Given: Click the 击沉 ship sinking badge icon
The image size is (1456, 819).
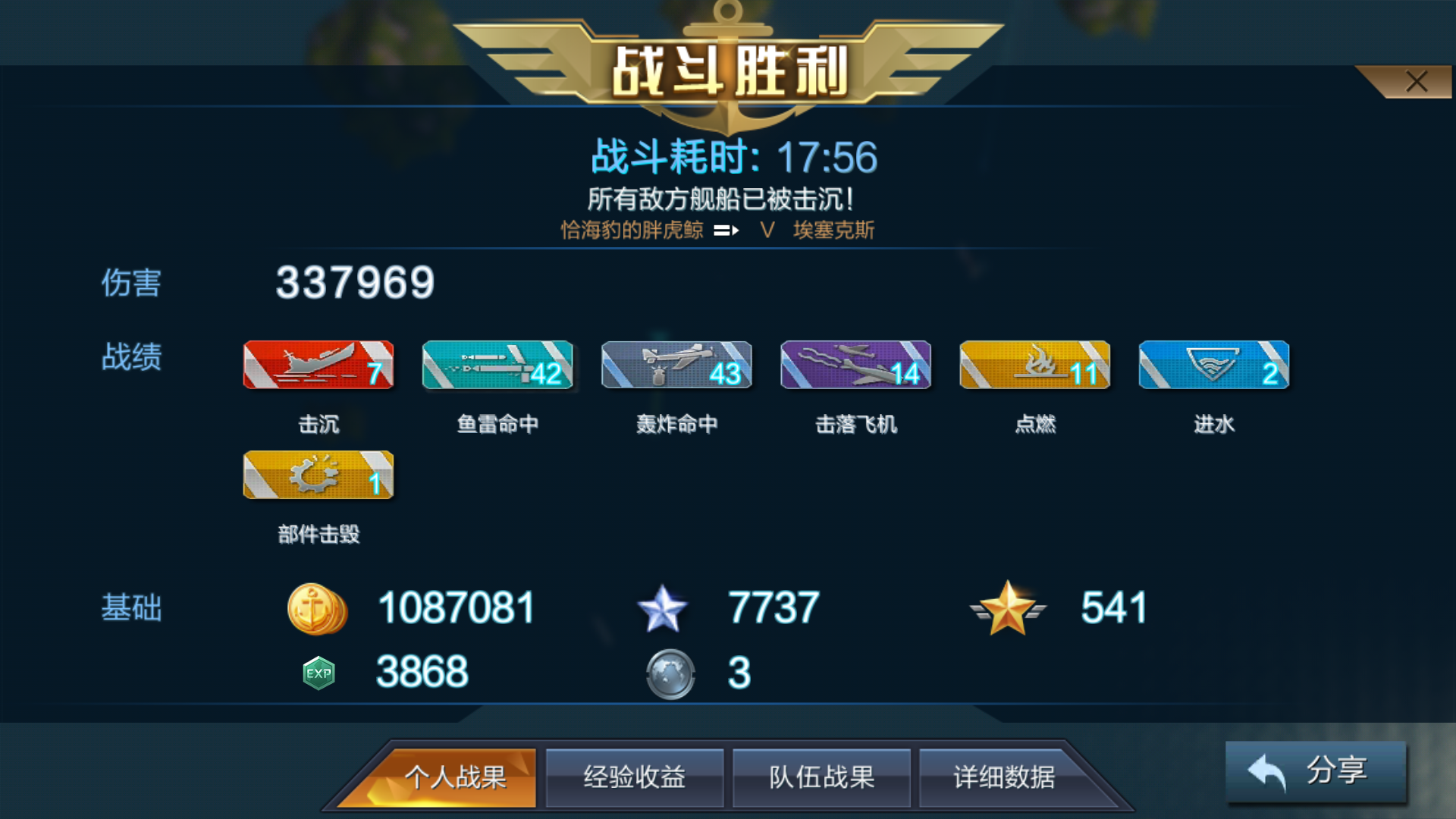Looking at the screenshot, I should coord(318,366).
